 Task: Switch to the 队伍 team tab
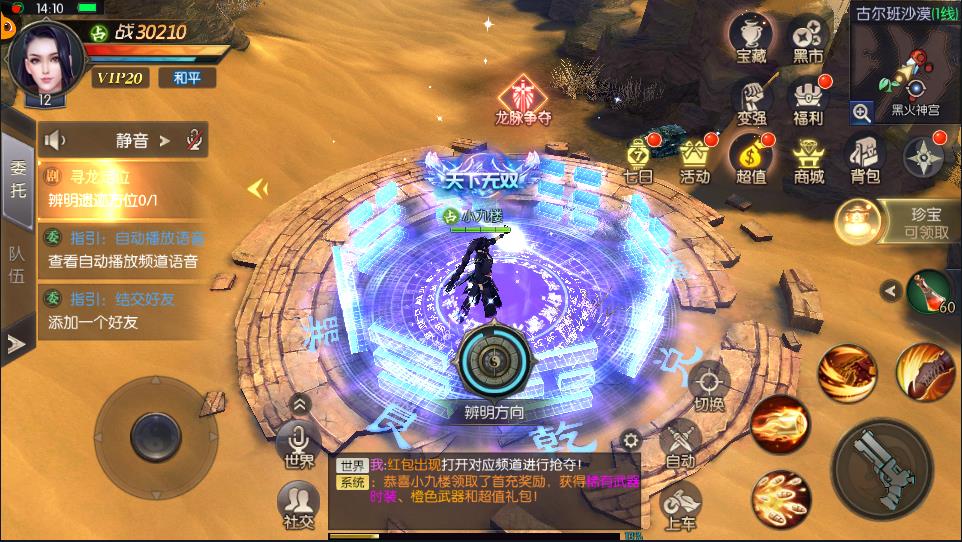[x=17, y=265]
